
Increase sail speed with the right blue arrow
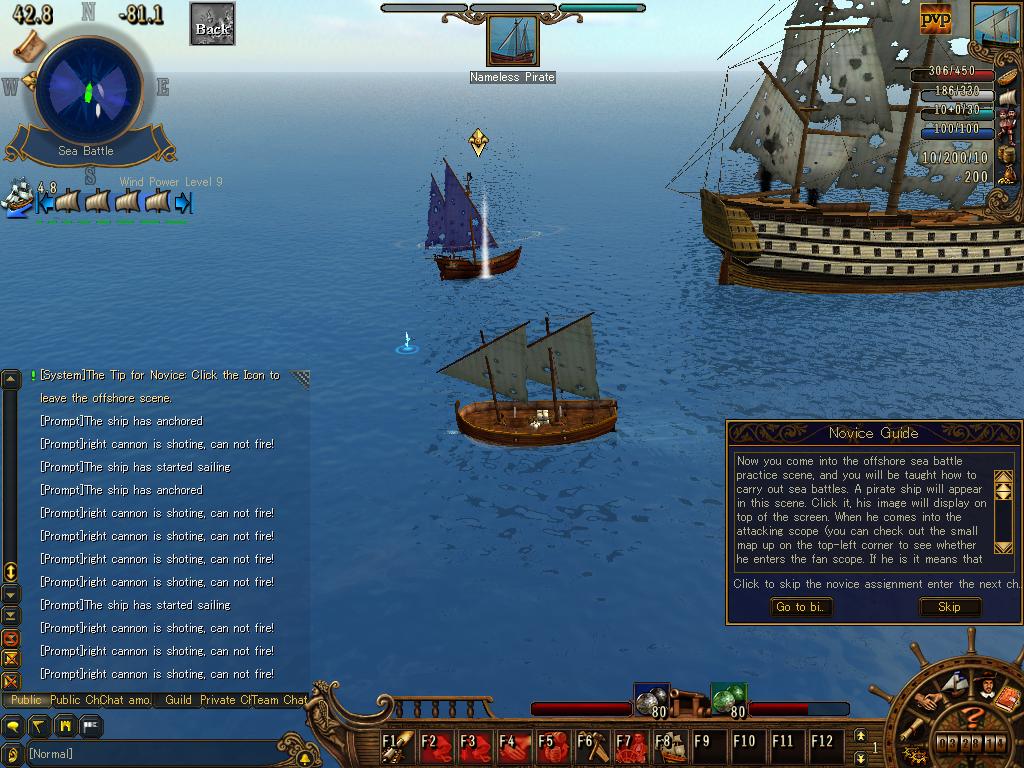coord(183,202)
